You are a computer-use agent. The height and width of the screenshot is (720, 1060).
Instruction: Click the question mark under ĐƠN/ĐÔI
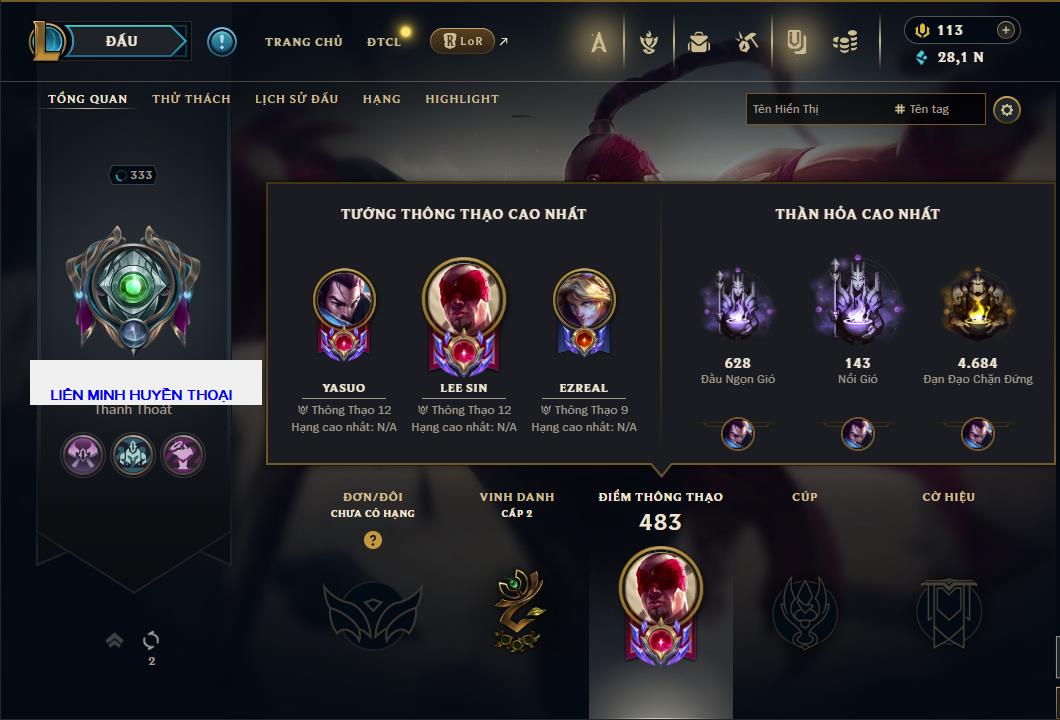[x=373, y=540]
